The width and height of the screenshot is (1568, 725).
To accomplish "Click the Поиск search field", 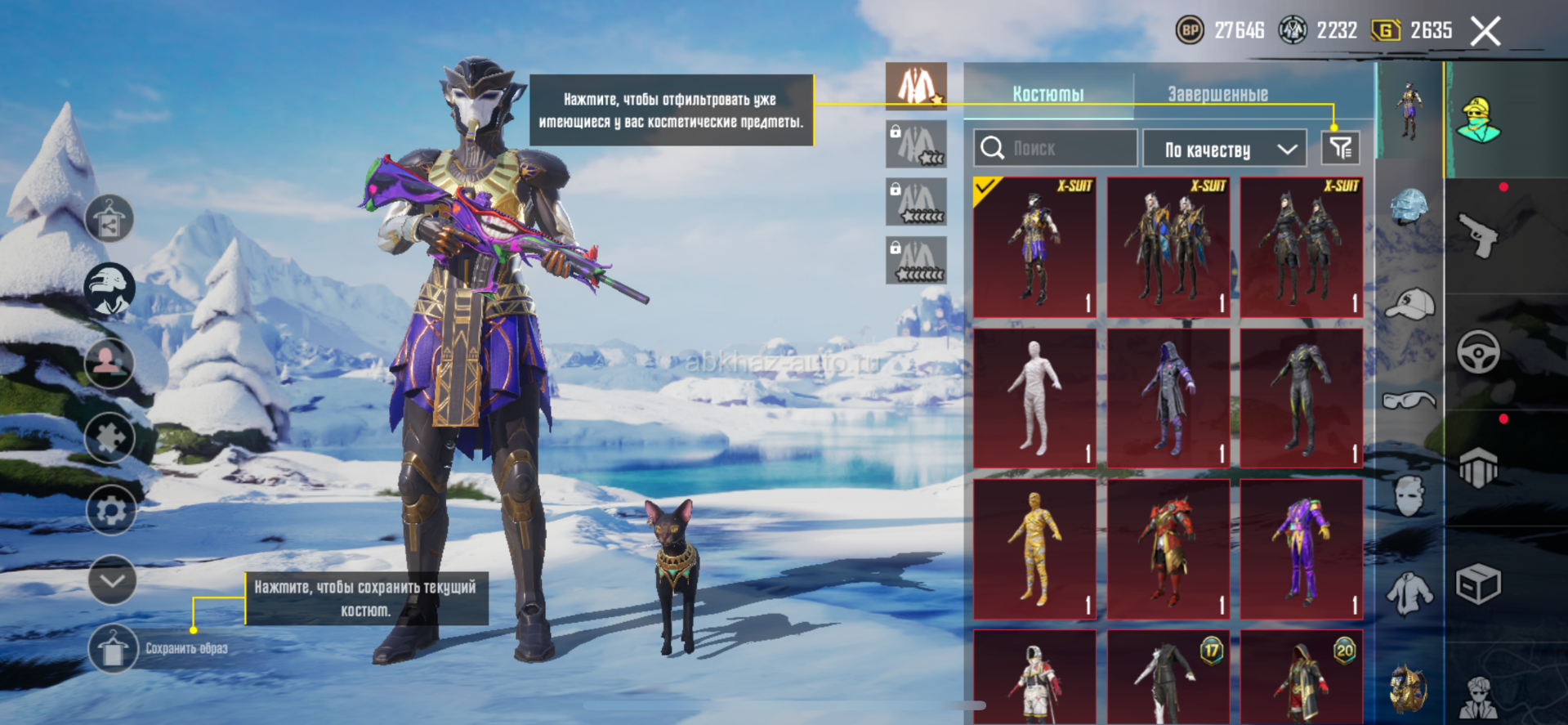I will point(1056,149).
